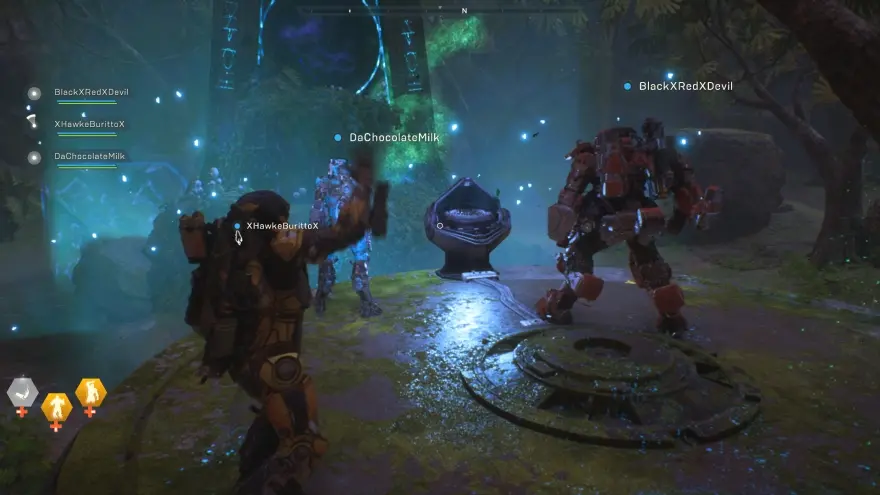Click the floating BlackXRedXDevil nameplate

point(685,87)
